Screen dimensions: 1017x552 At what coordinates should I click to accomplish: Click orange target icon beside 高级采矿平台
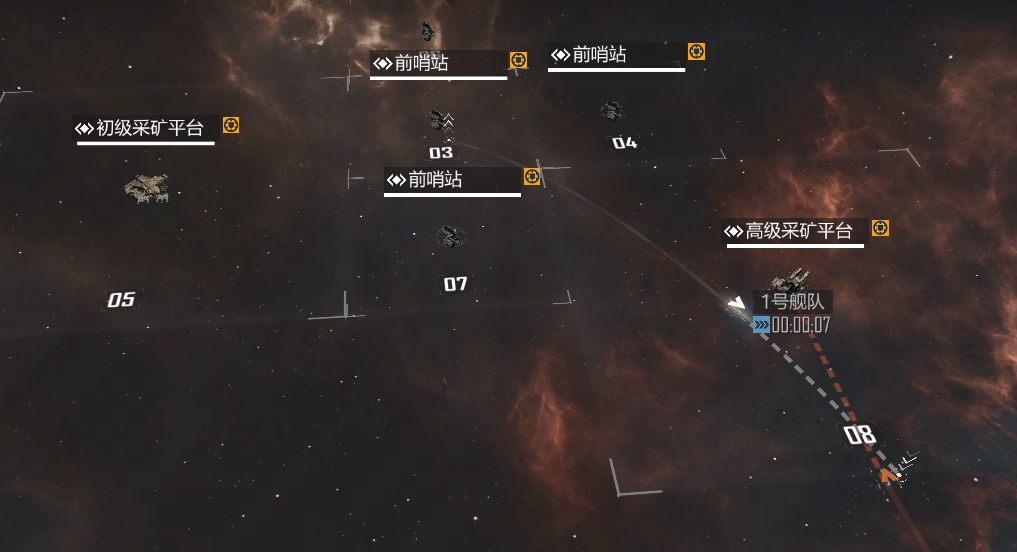[x=880, y=228]
